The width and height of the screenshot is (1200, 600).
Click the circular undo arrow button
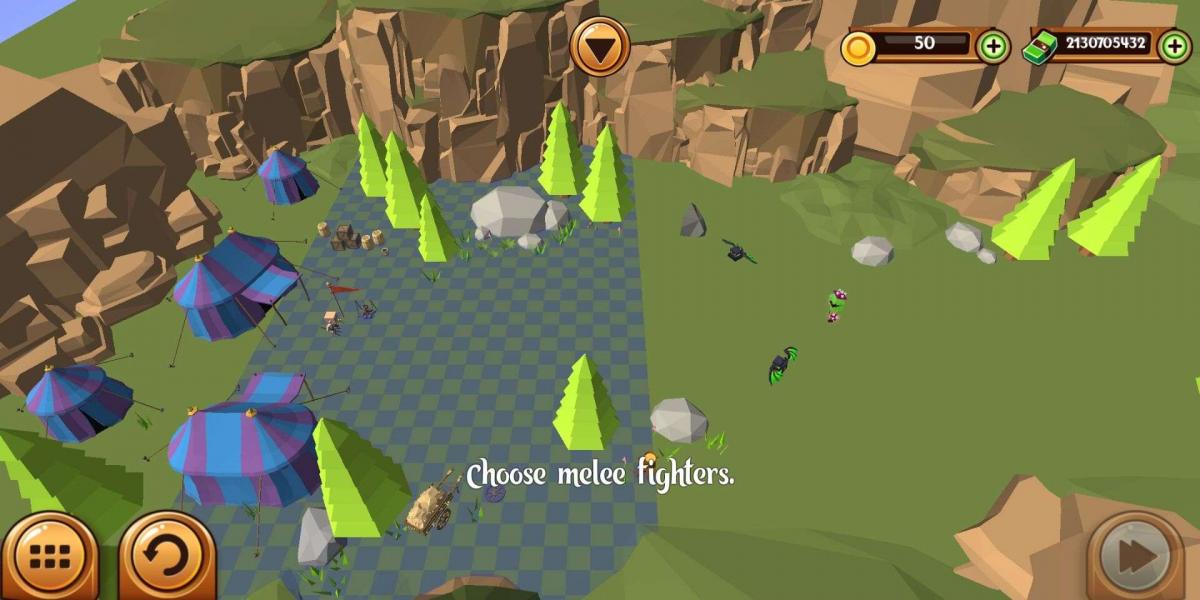coord(167,557)
